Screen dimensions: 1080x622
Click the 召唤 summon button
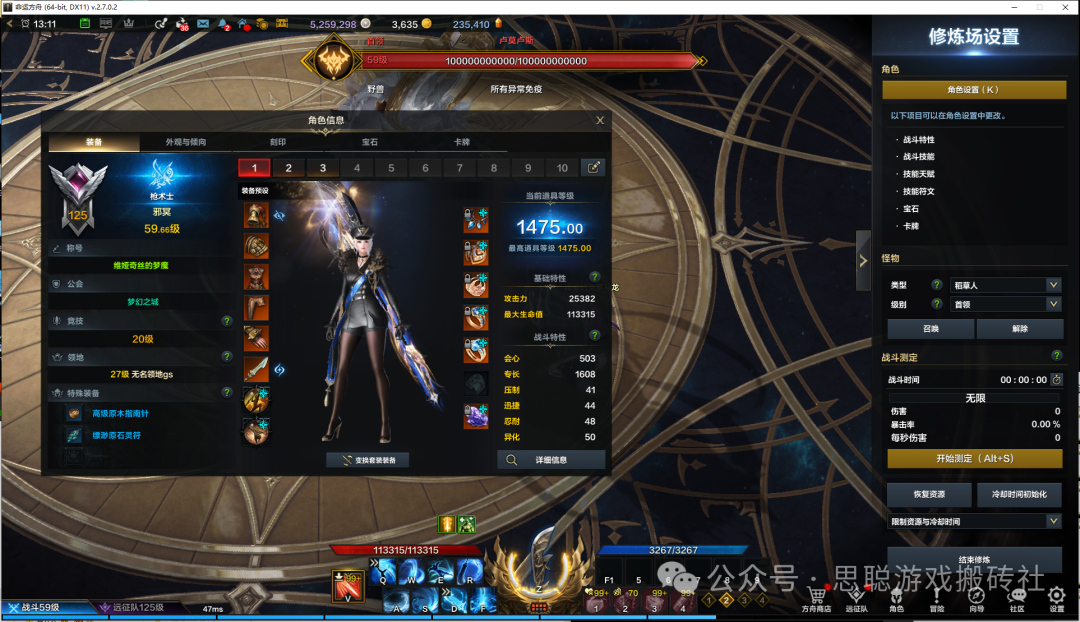929,329
